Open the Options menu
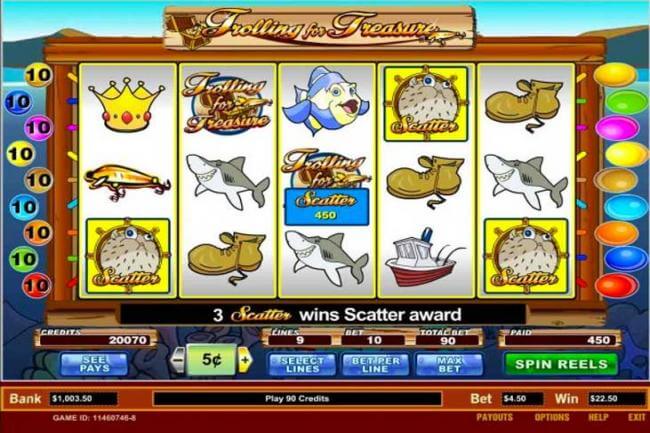This screenshot has width=650, height=433. (x=551, y=417)
